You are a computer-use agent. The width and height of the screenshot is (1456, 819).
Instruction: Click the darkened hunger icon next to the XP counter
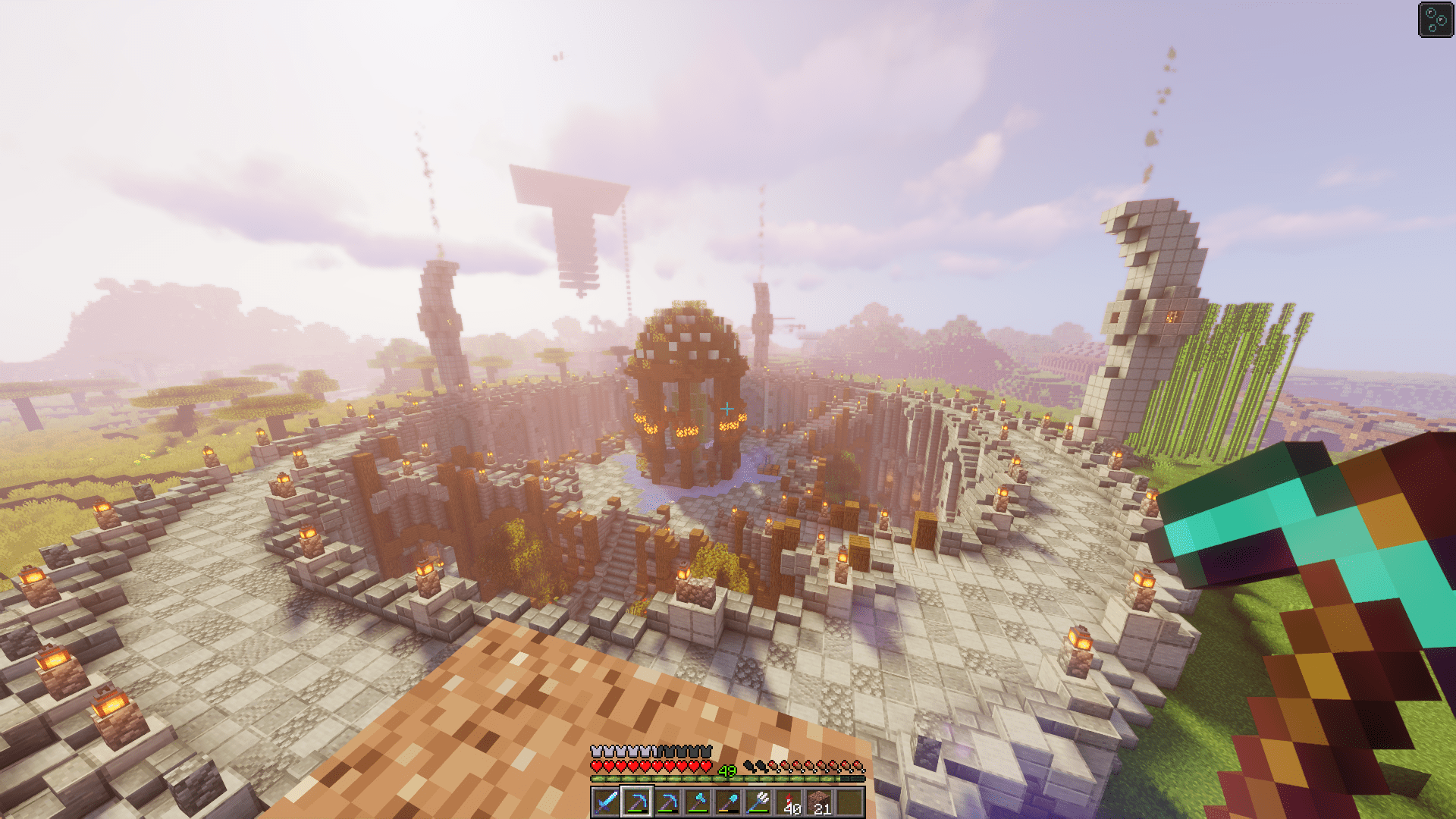(749, 766)
